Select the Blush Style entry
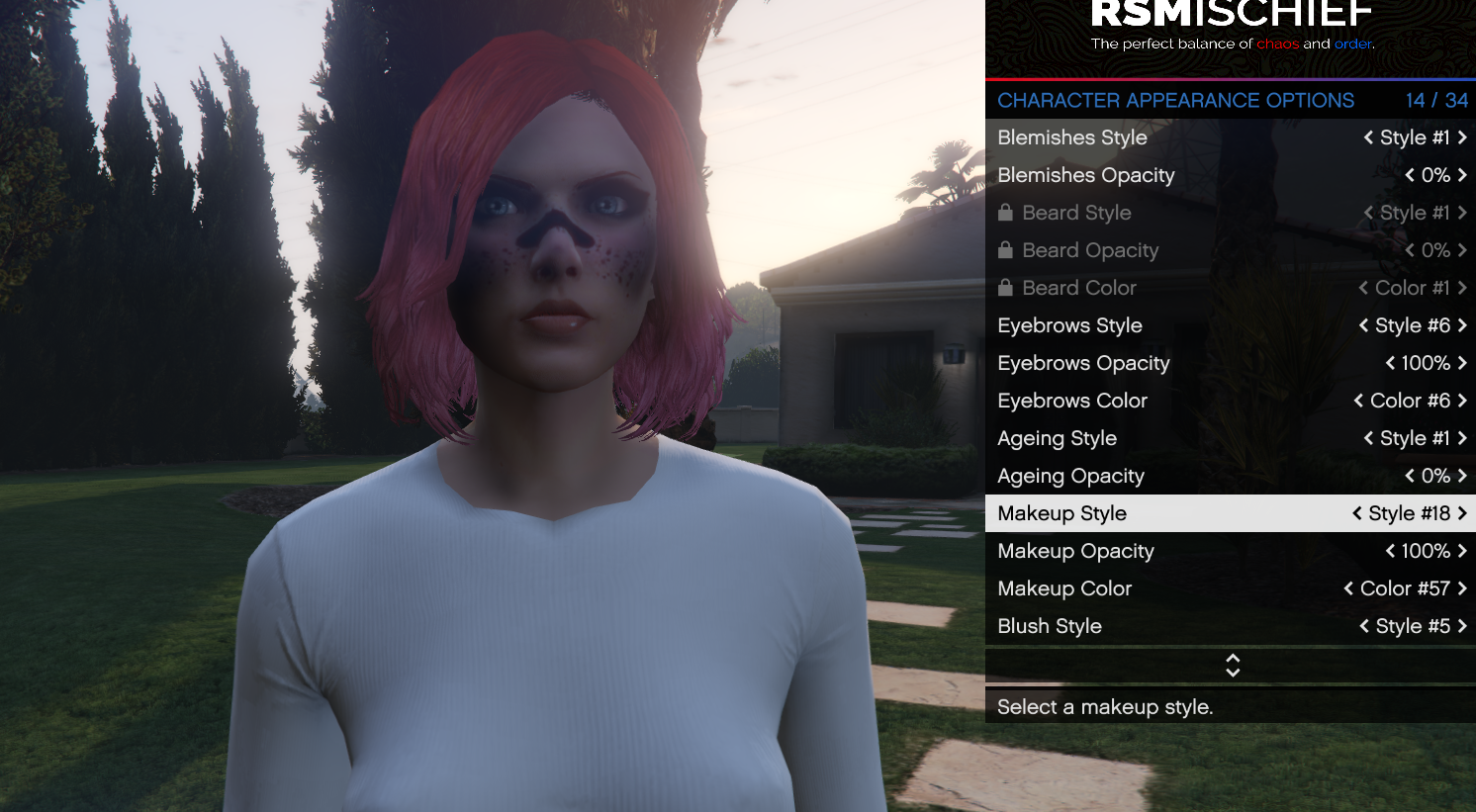The width and height of the screenshot is (1476, 812). (1050, 626)
